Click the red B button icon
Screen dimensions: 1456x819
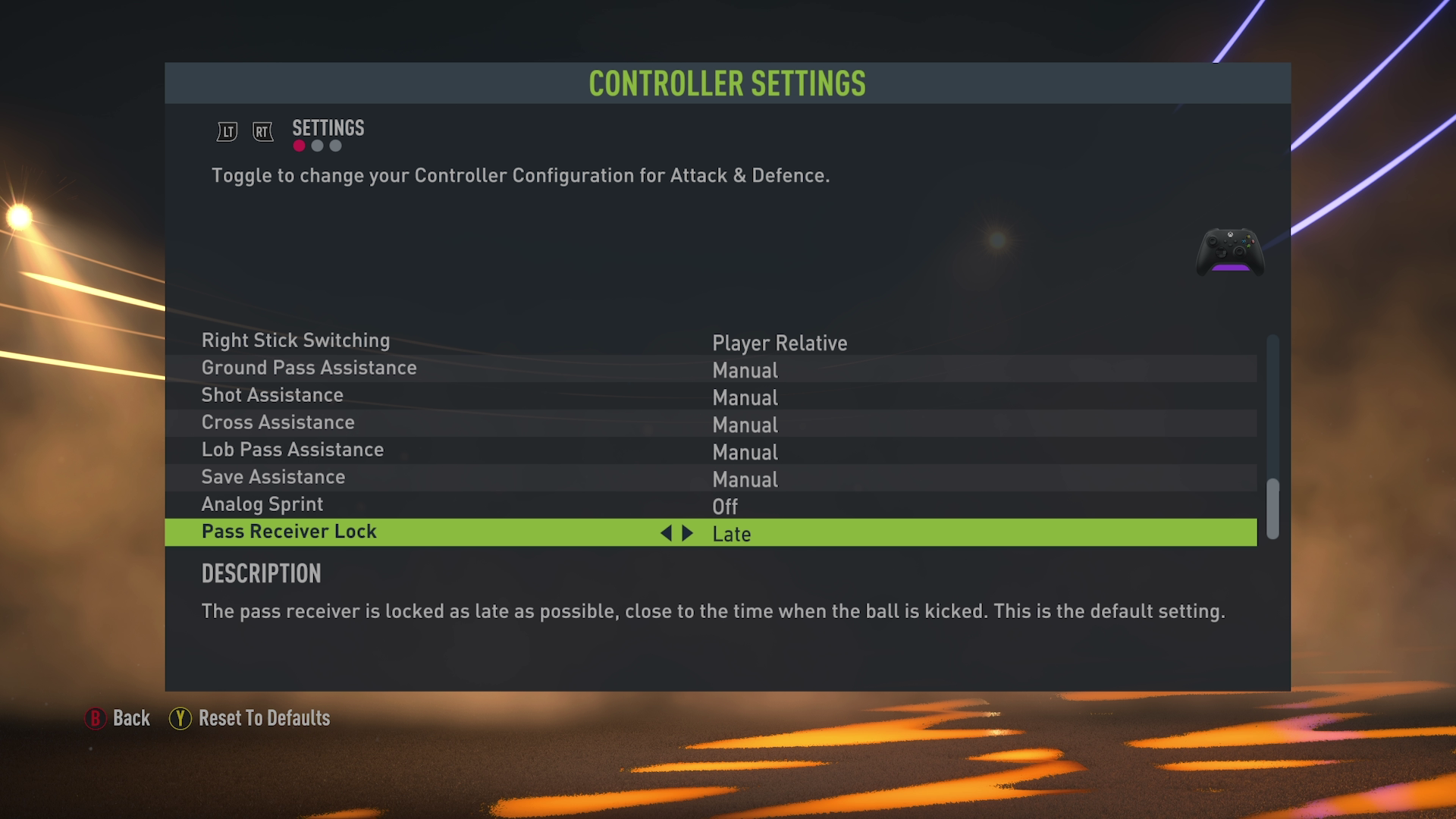click(x=95, y=717)
